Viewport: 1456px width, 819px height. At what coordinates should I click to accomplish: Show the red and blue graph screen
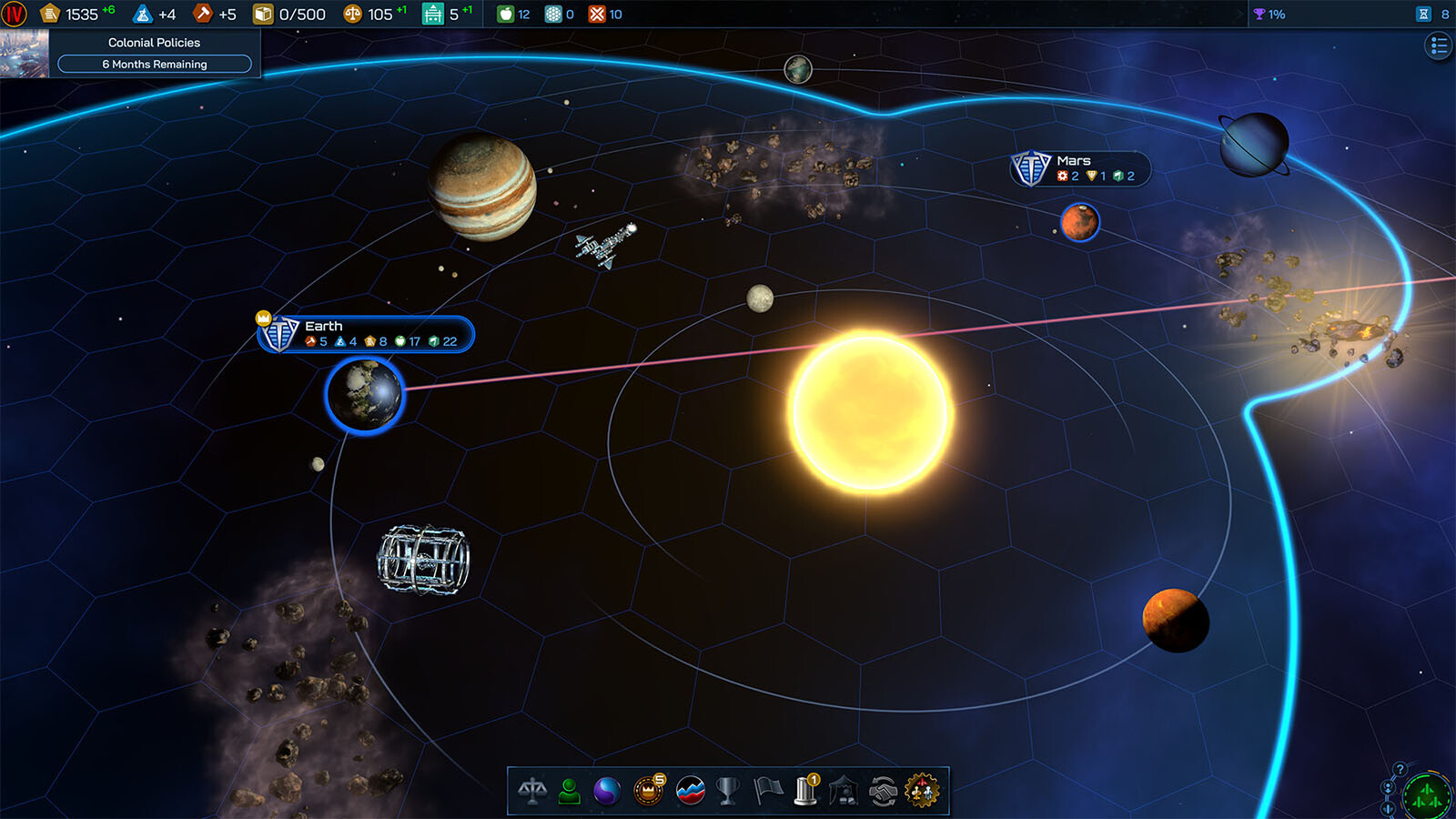691,791
